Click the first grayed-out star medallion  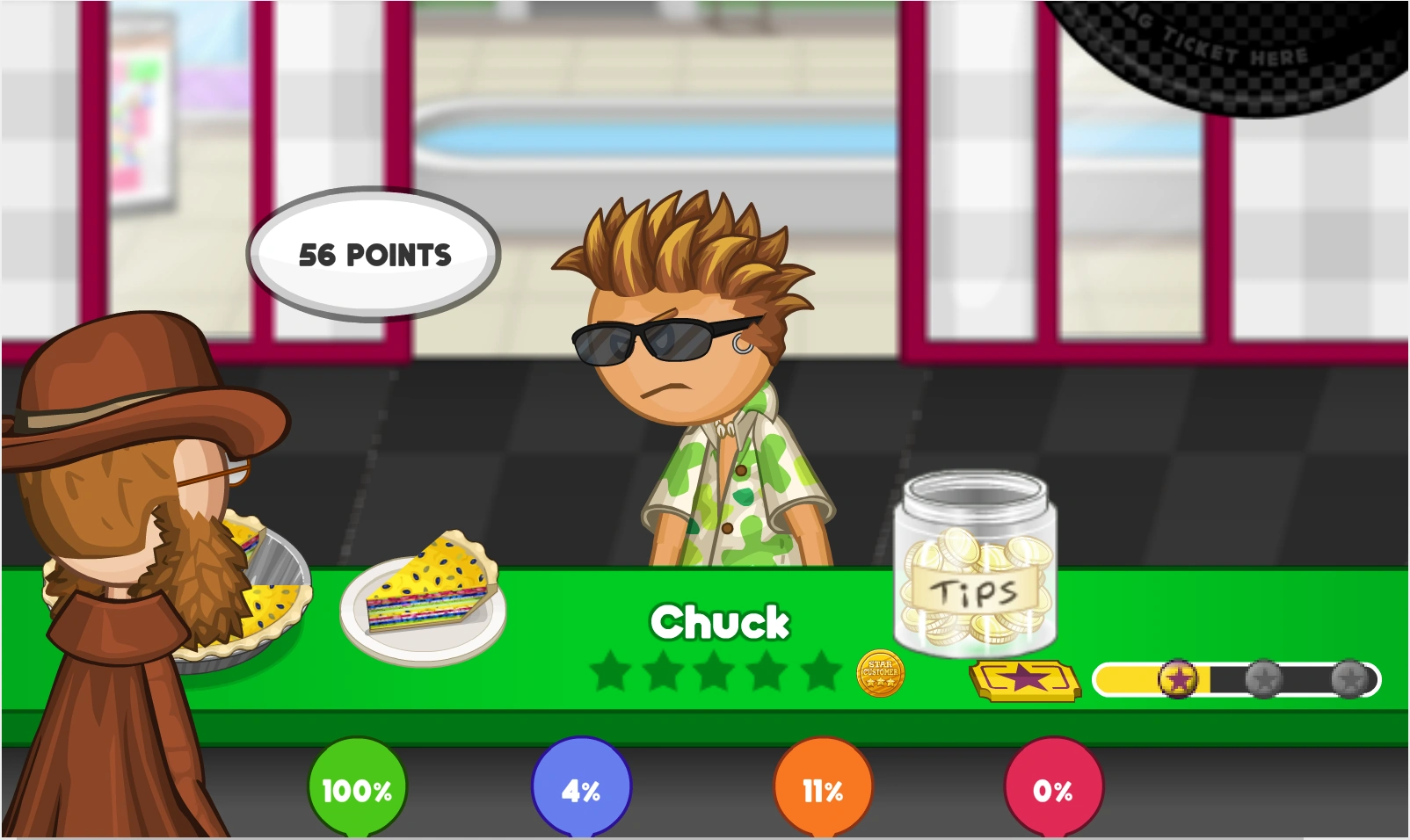point(1263,677)
